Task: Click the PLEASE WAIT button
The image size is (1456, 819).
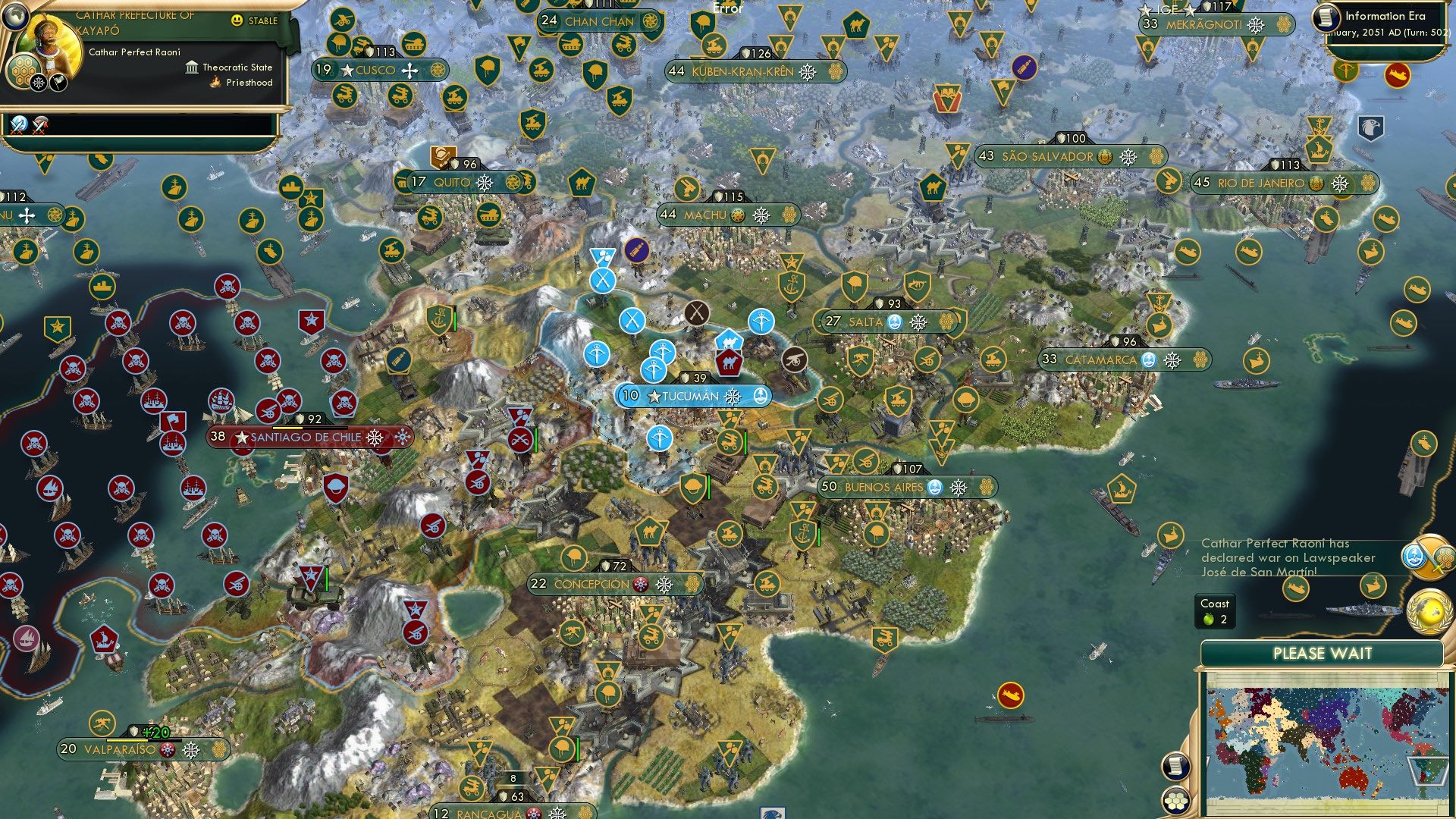Action: [x=1323, y=653]
